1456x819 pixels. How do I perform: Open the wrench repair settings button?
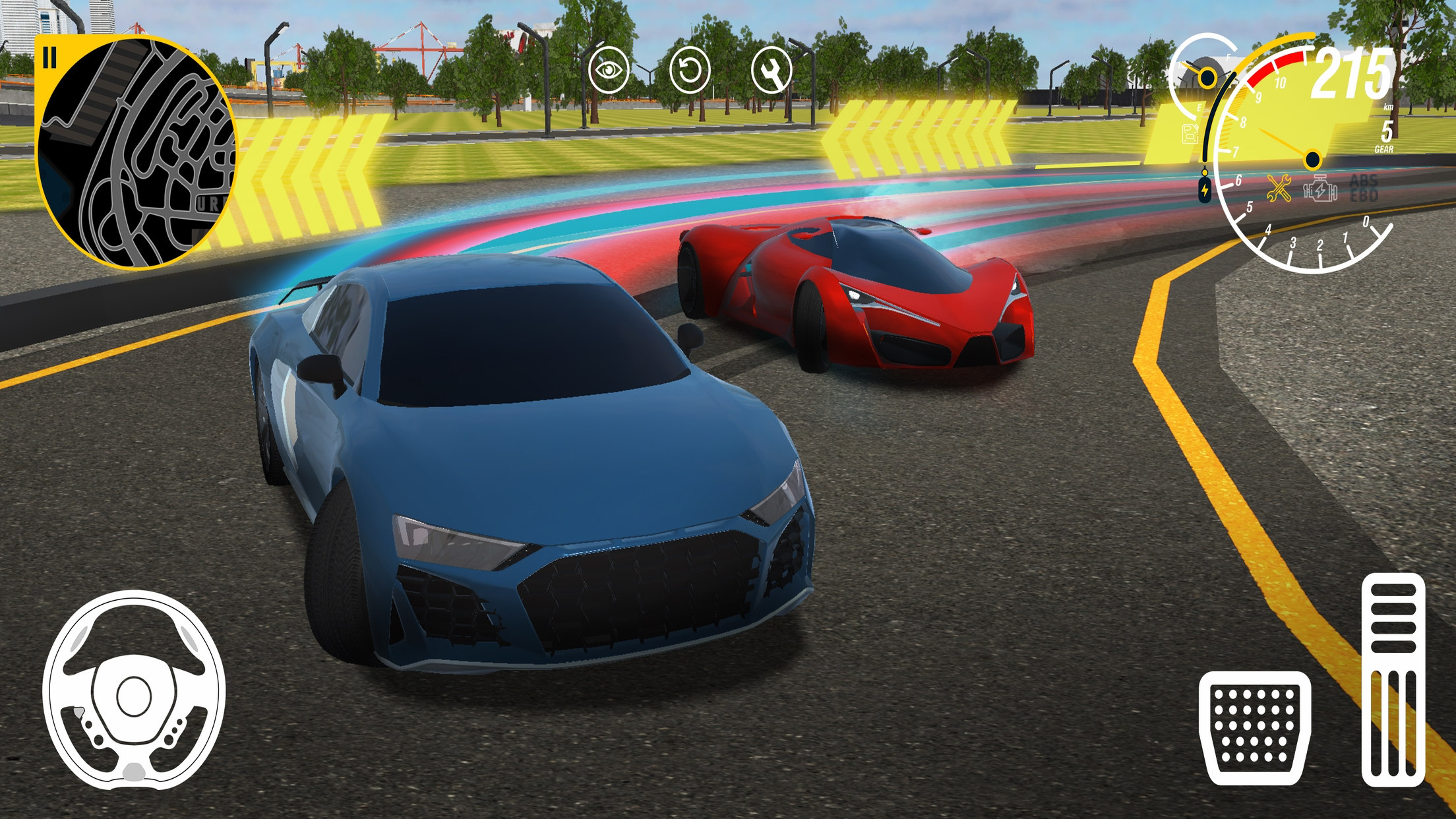pyautogui.click(x=771, y=69)
